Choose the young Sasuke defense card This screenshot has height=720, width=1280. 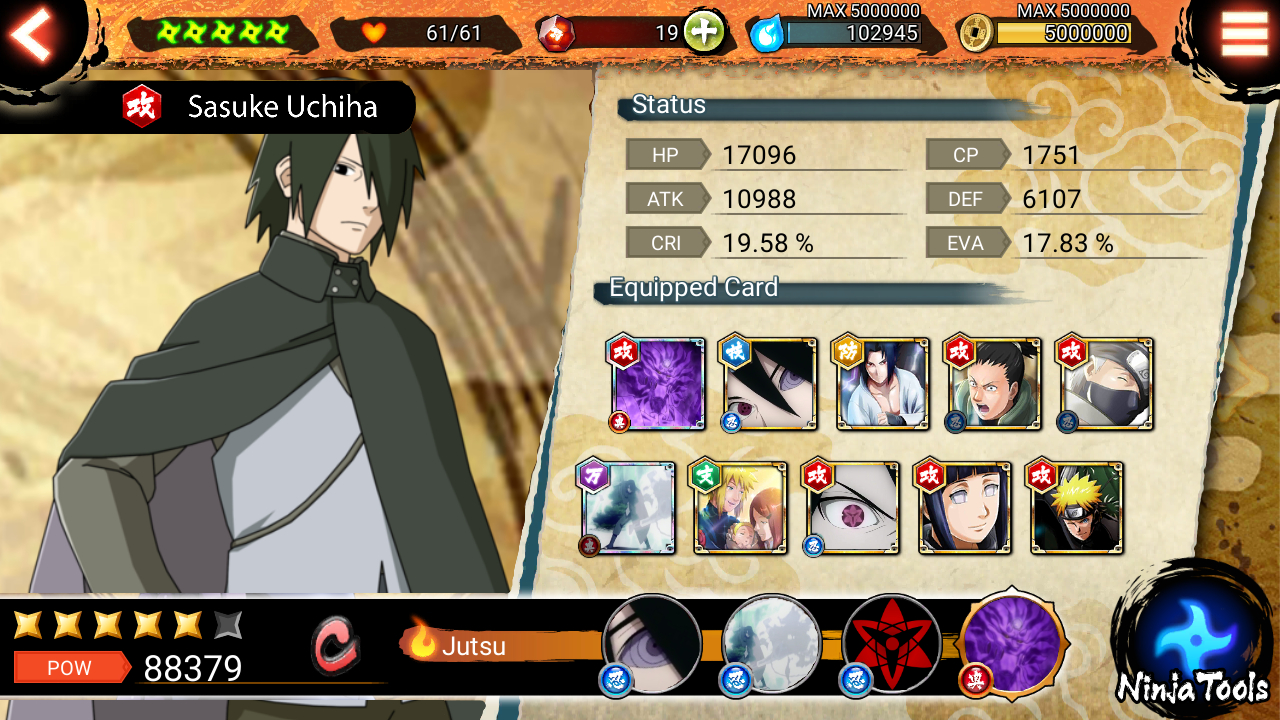(882, 385)
